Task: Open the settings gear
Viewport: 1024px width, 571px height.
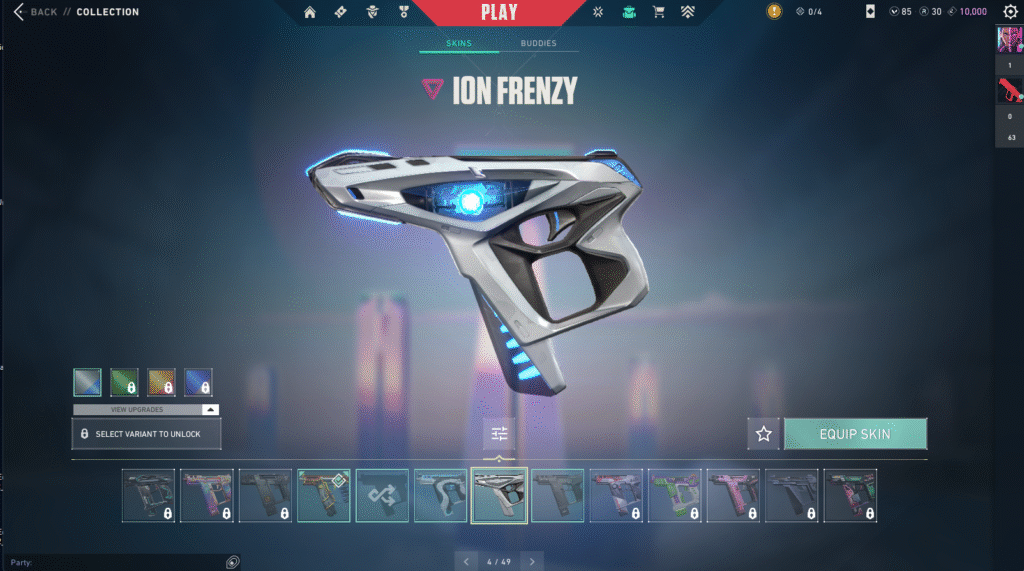Action: (1010, 12)
